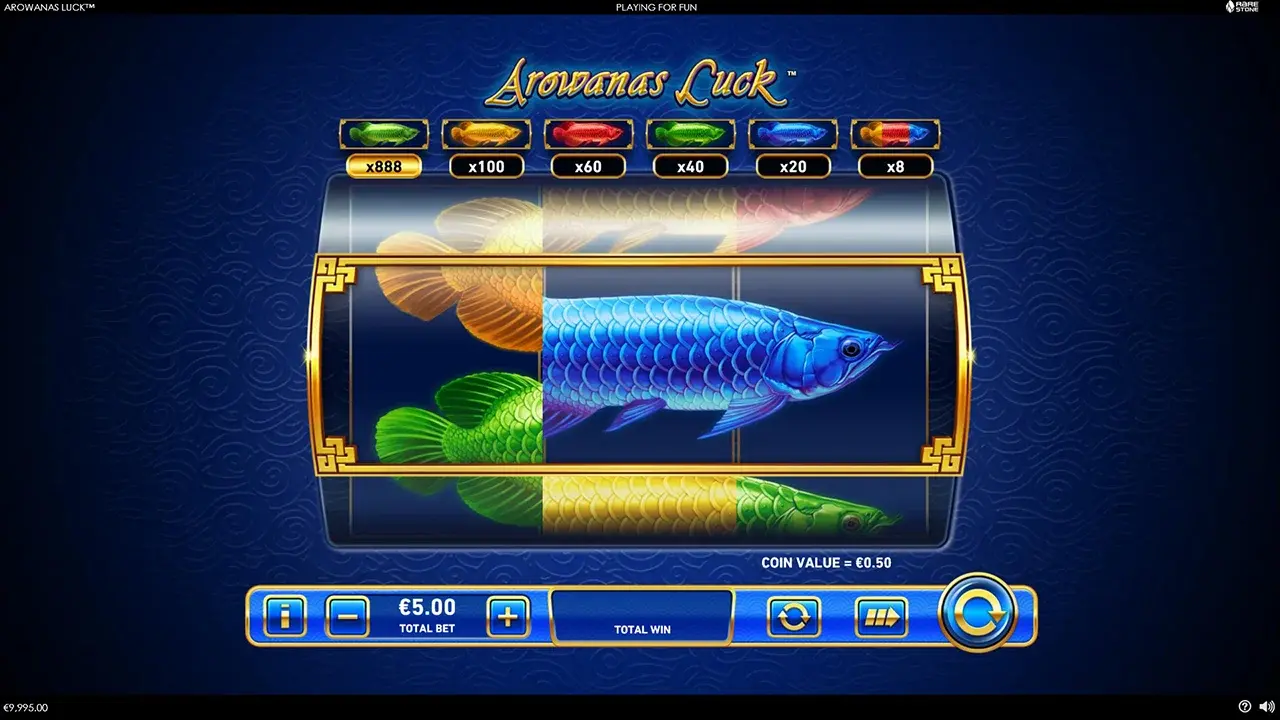Mute the game sound speaker icon
This screenshot has width=1280, height=720.
pyautogui.click(x=1263, y=706)
